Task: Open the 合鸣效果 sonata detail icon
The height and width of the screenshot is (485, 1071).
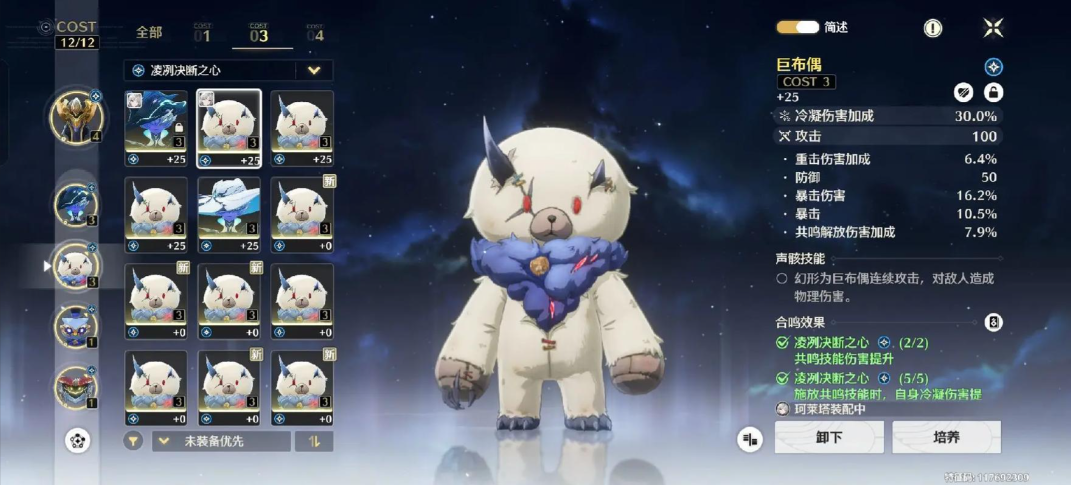Action: (x=993, y=322)
